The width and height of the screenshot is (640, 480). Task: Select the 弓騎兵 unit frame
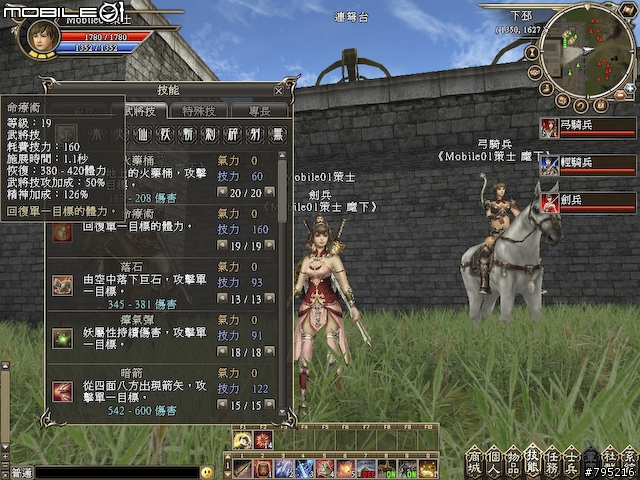click(587, 127)
